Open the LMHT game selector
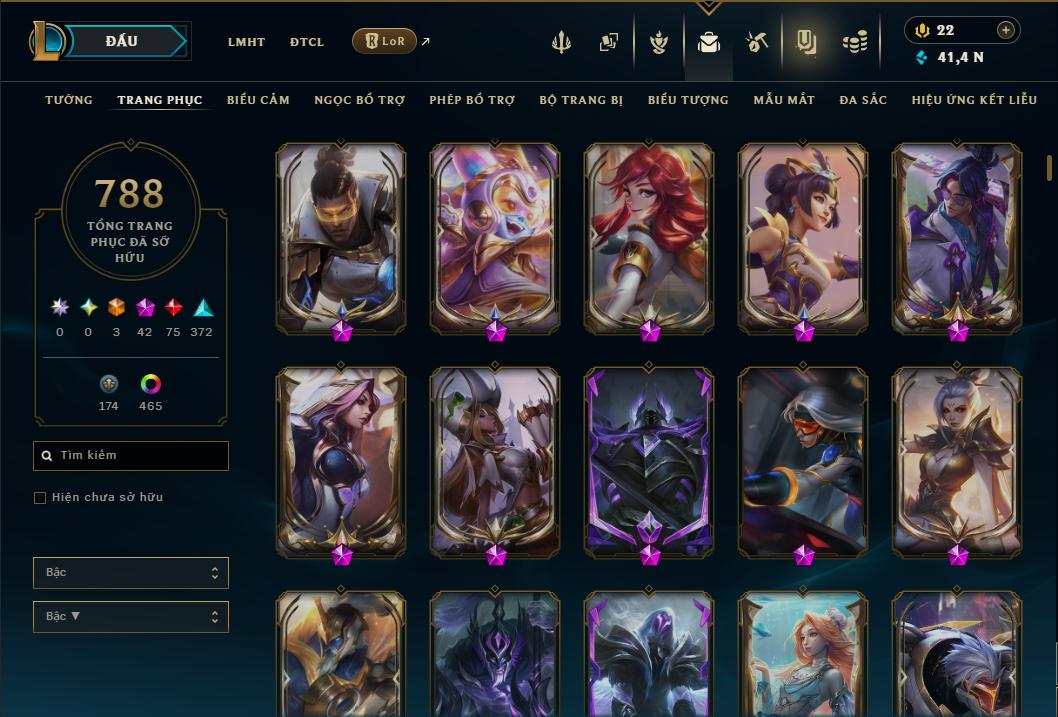This screenshot has width=1058, height=717. point(246,42)
